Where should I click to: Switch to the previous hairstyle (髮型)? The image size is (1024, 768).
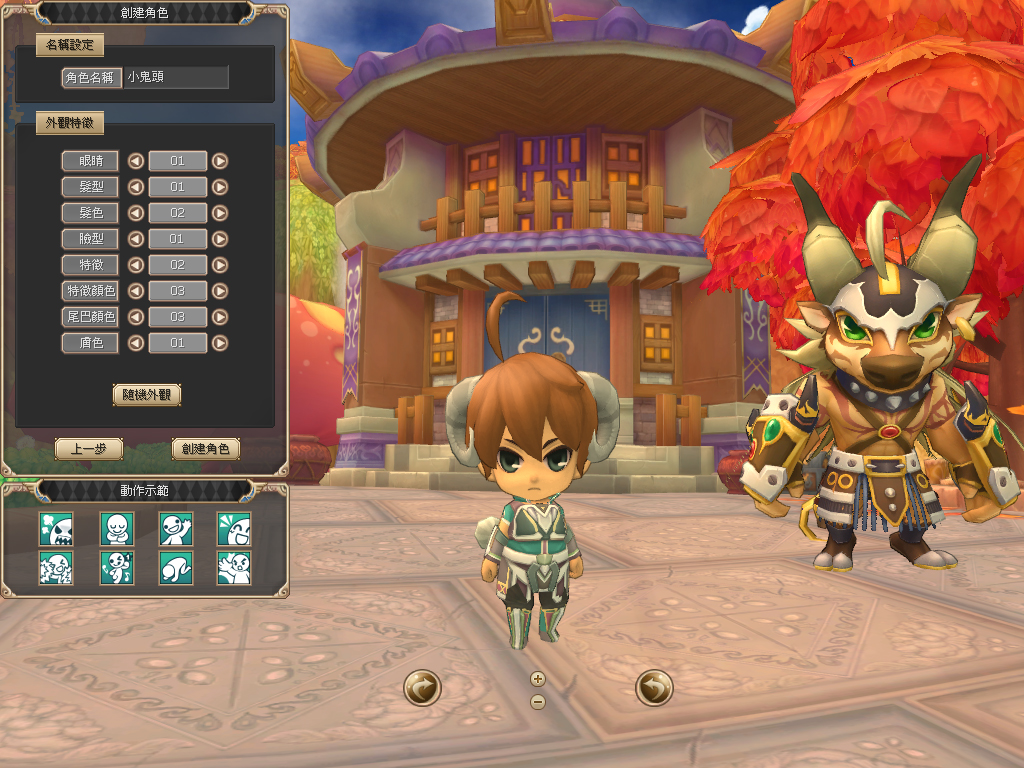pyautogui.click(x=135, y=187)
